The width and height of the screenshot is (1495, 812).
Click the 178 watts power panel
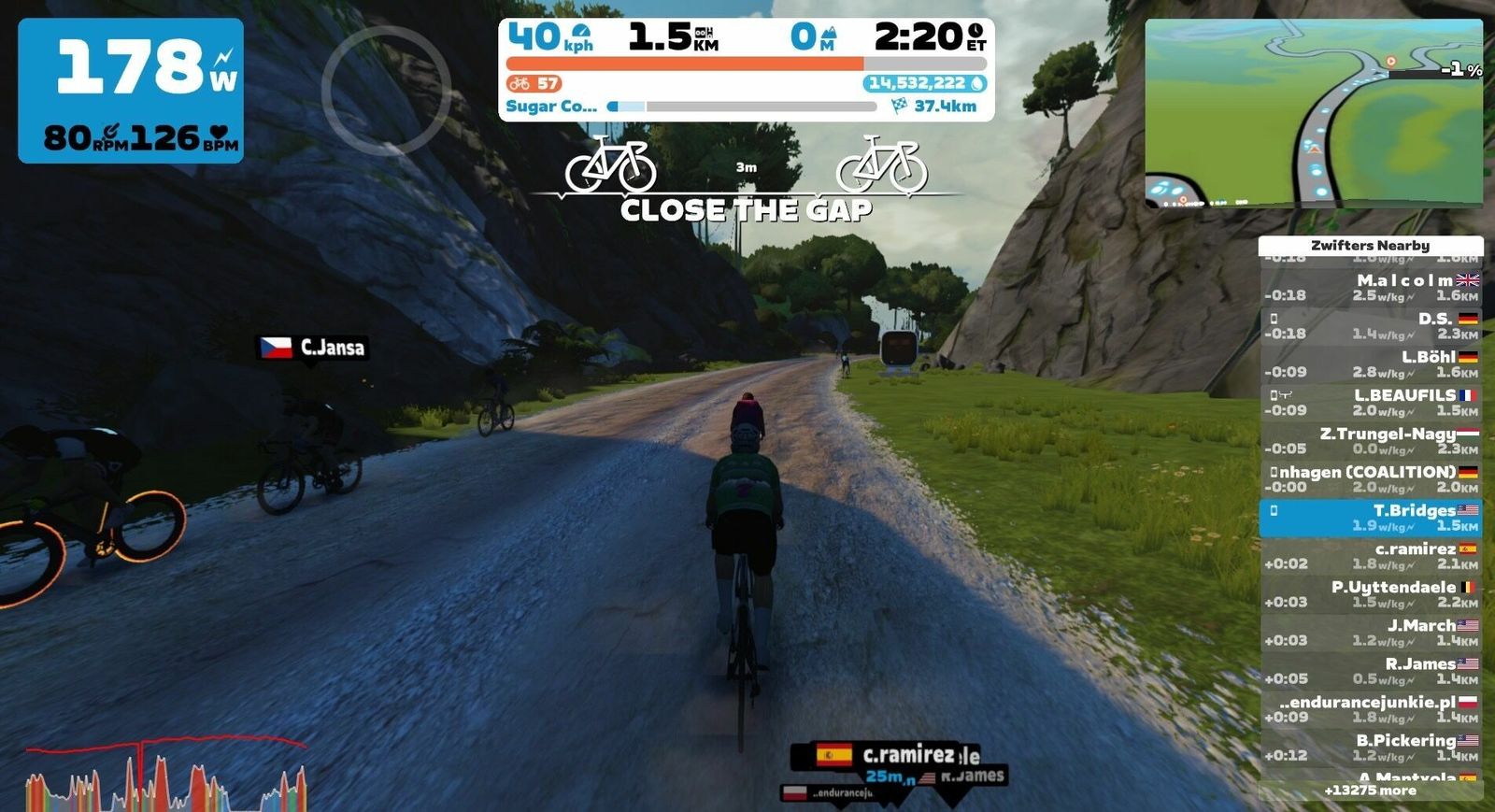click(x=131, y=91)
